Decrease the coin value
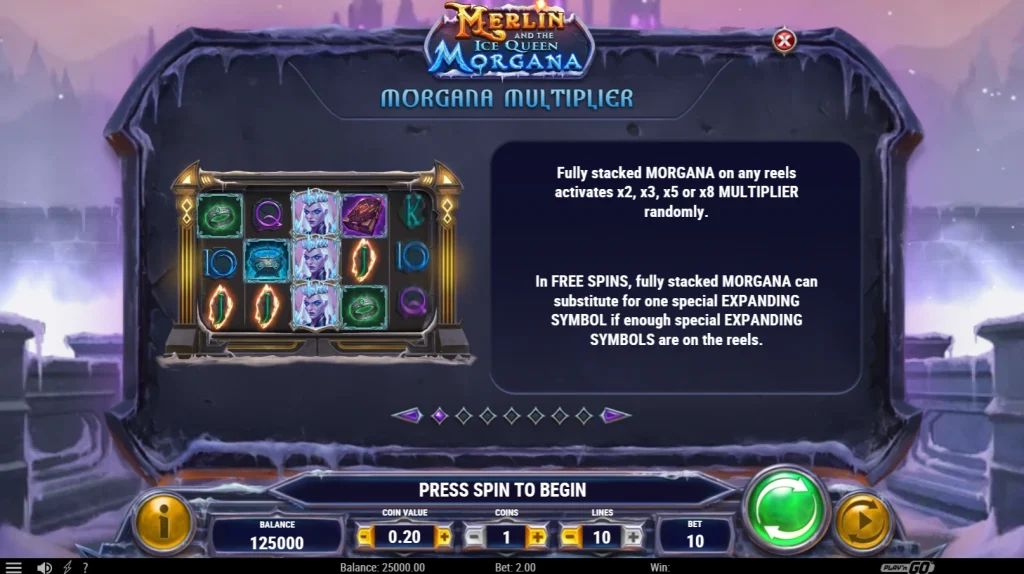1024x574 pixels. click(x=365, y=537)
